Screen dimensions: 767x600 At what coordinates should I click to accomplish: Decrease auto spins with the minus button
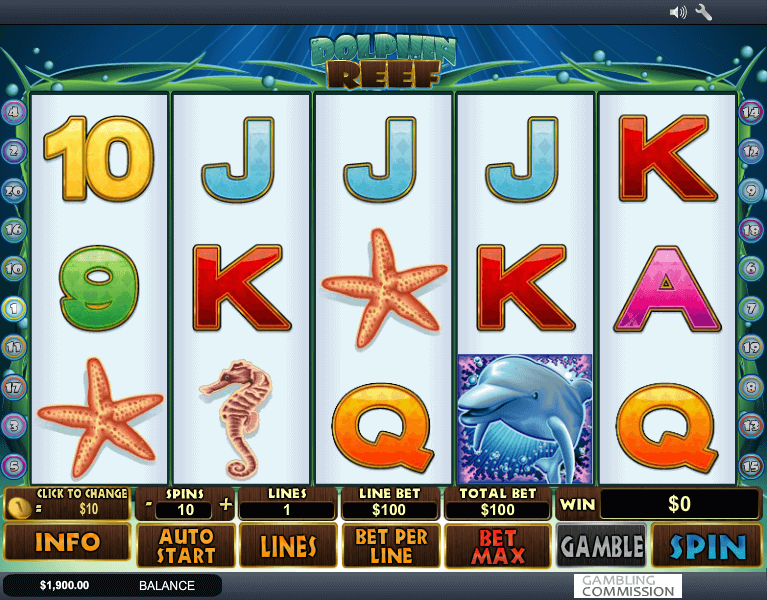pos(148,505)
